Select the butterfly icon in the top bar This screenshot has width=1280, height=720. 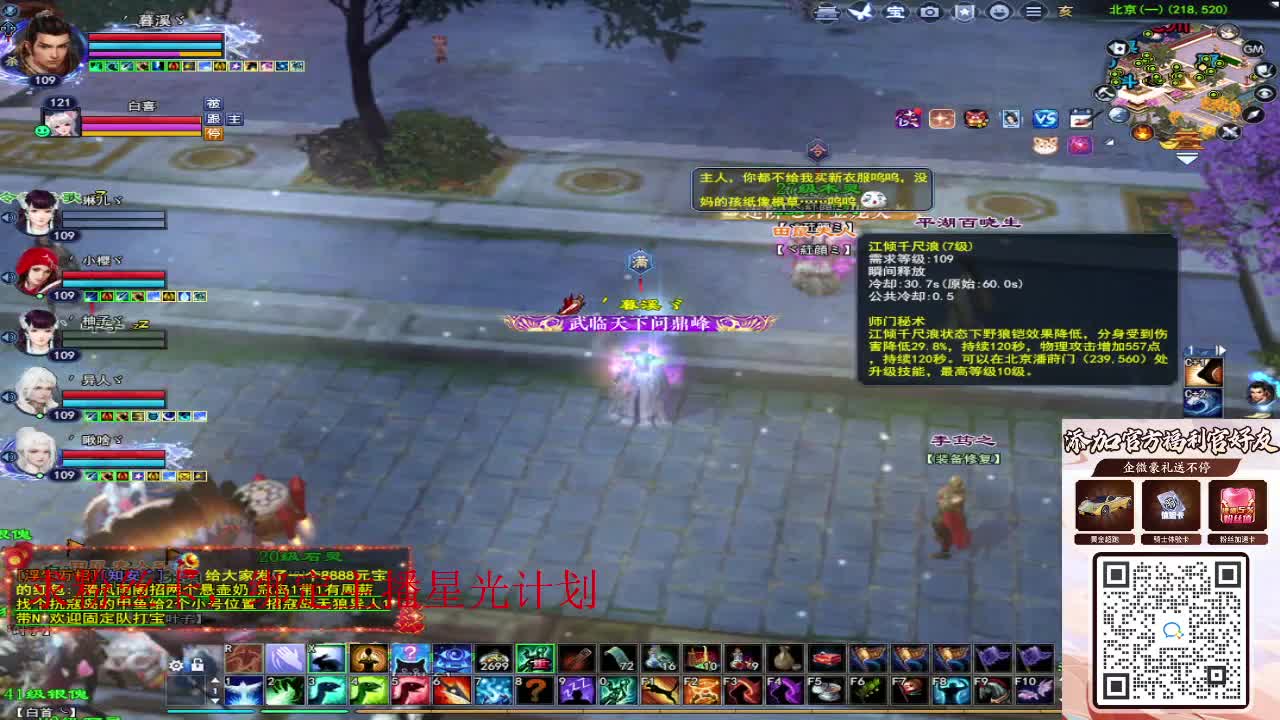pyautogui.click(x=860, y=13)
